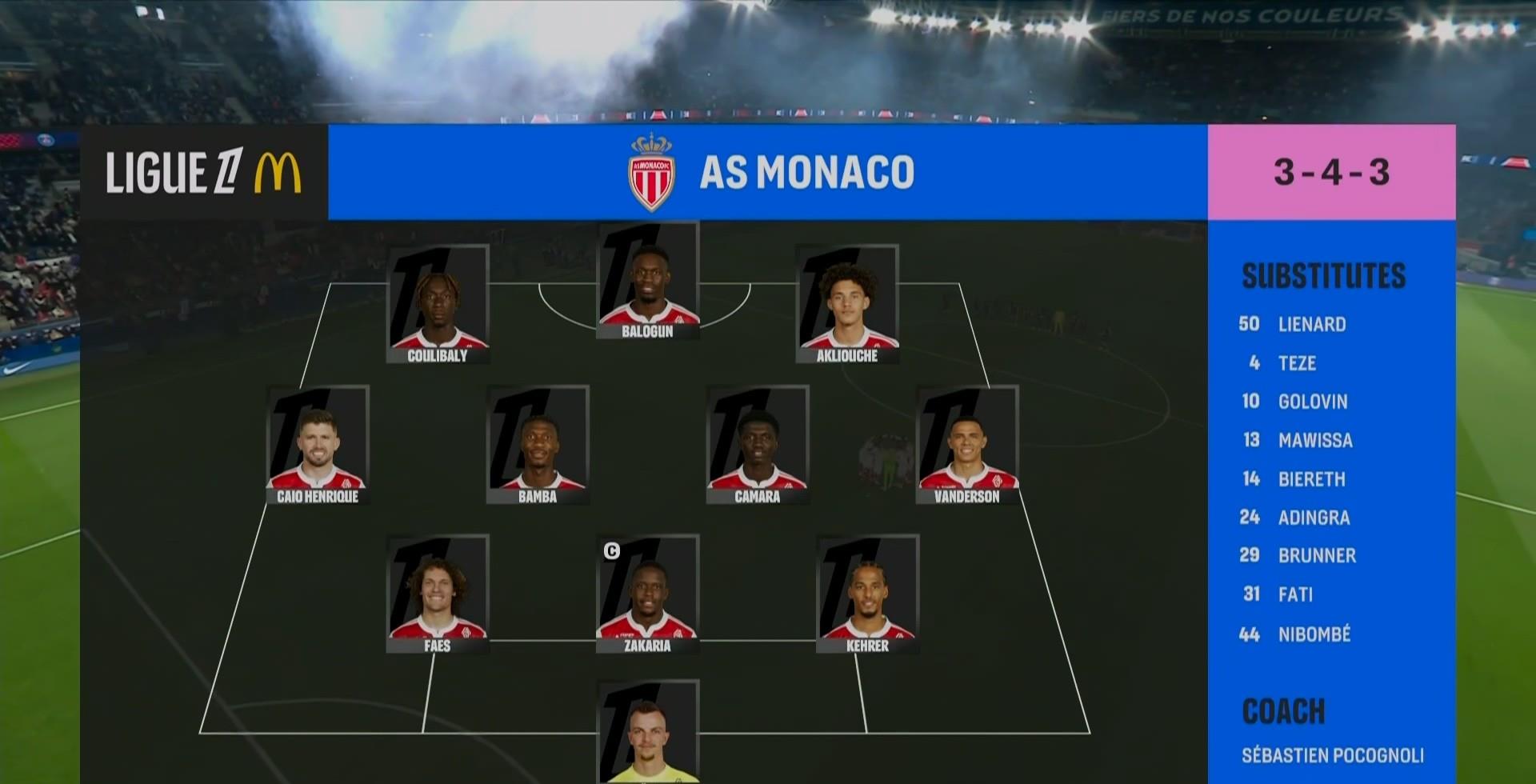Pick substitute Nibombé, number 44
This screenshot has height=784, width=1536.
(1314, 634)
